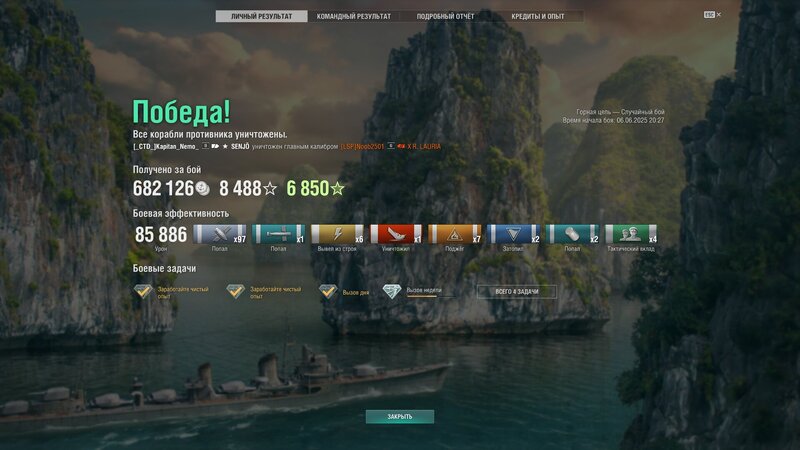The width and height of the screenshot is (800, 450).
Task: Close the results with the ESC X button
Action: pyautogui.click(x=712, y=15)
